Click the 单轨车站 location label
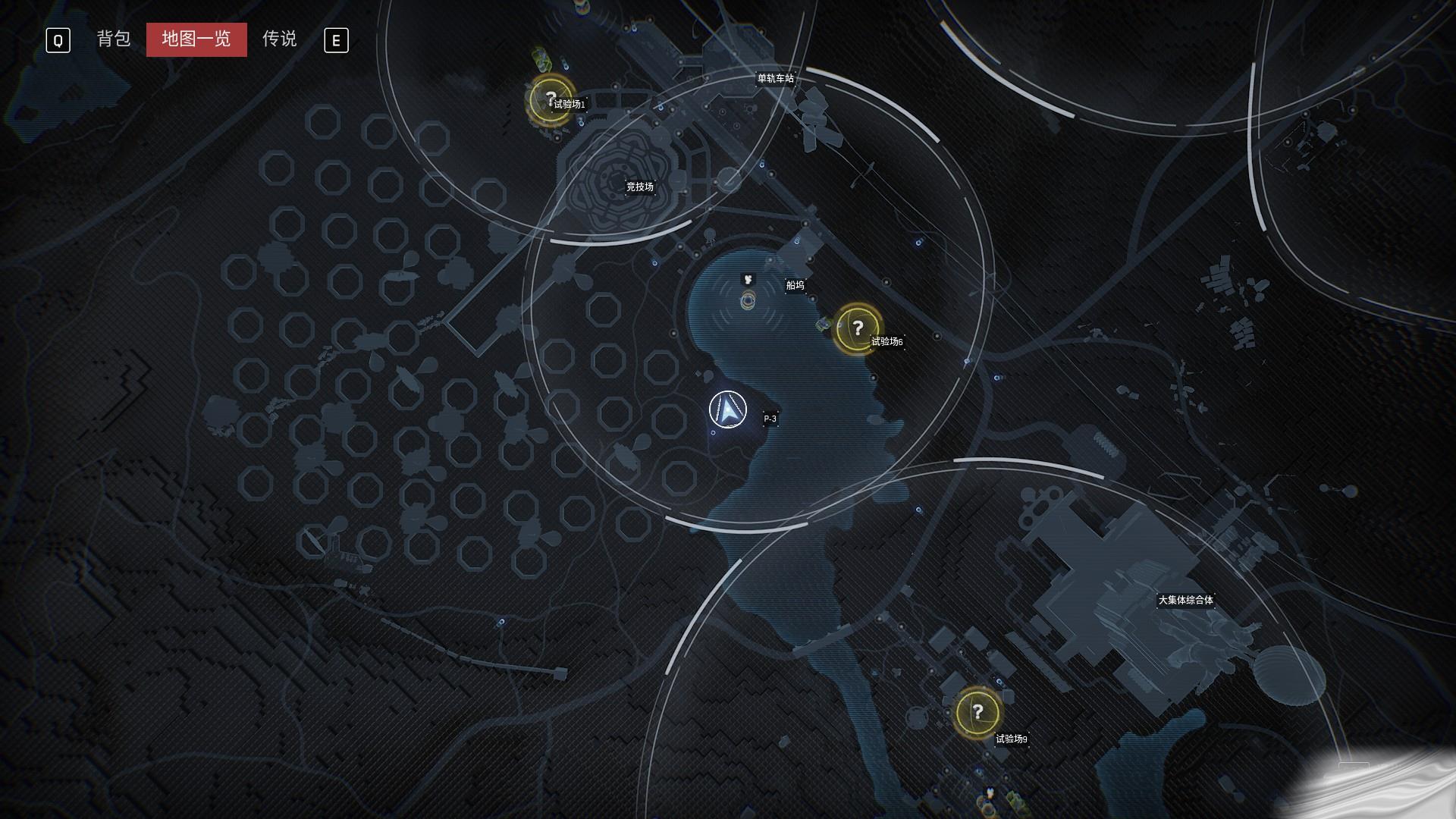Image resolution: width=1456 pixels, height=819 pixels. pos(775,78)
